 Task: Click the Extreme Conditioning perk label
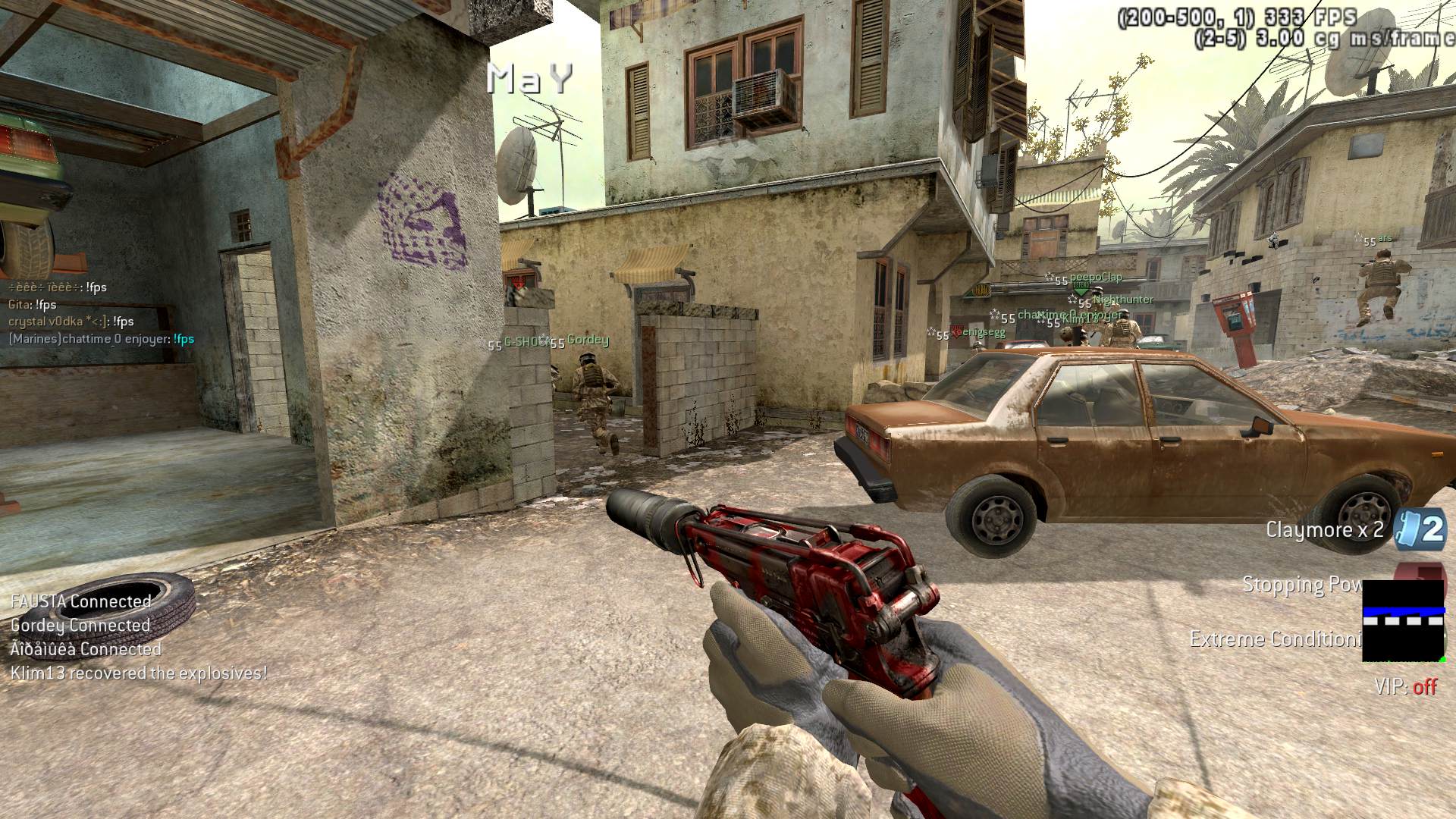point(1276,639)
